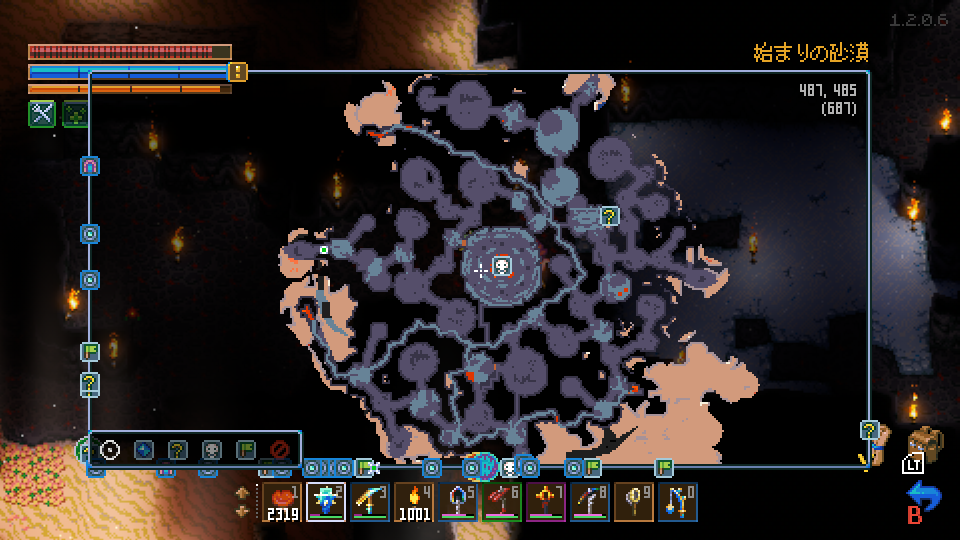The height and width of the screenshot is (540, 960).
Task: Click the skull boss marker at map center
Action: [x=502, y=266]
